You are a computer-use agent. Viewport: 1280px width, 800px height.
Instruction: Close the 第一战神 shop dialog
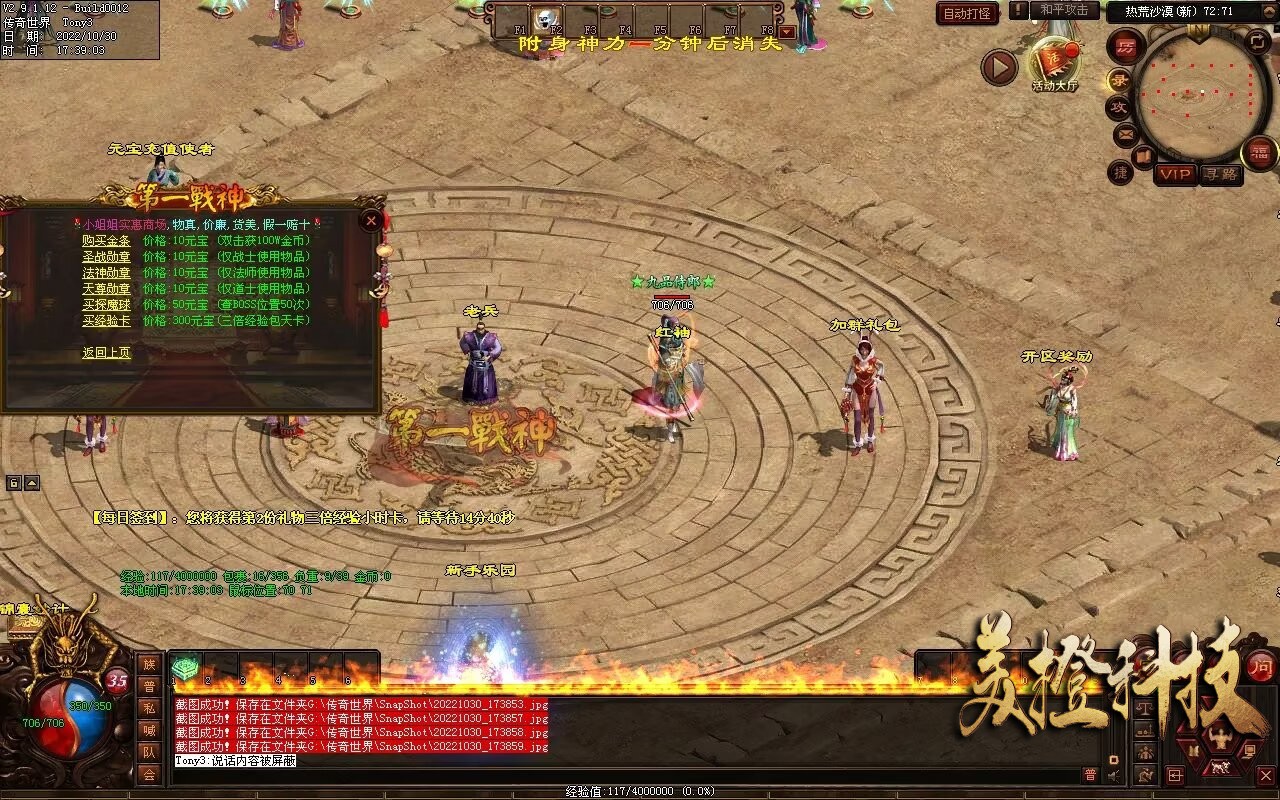tap(372, 220)
